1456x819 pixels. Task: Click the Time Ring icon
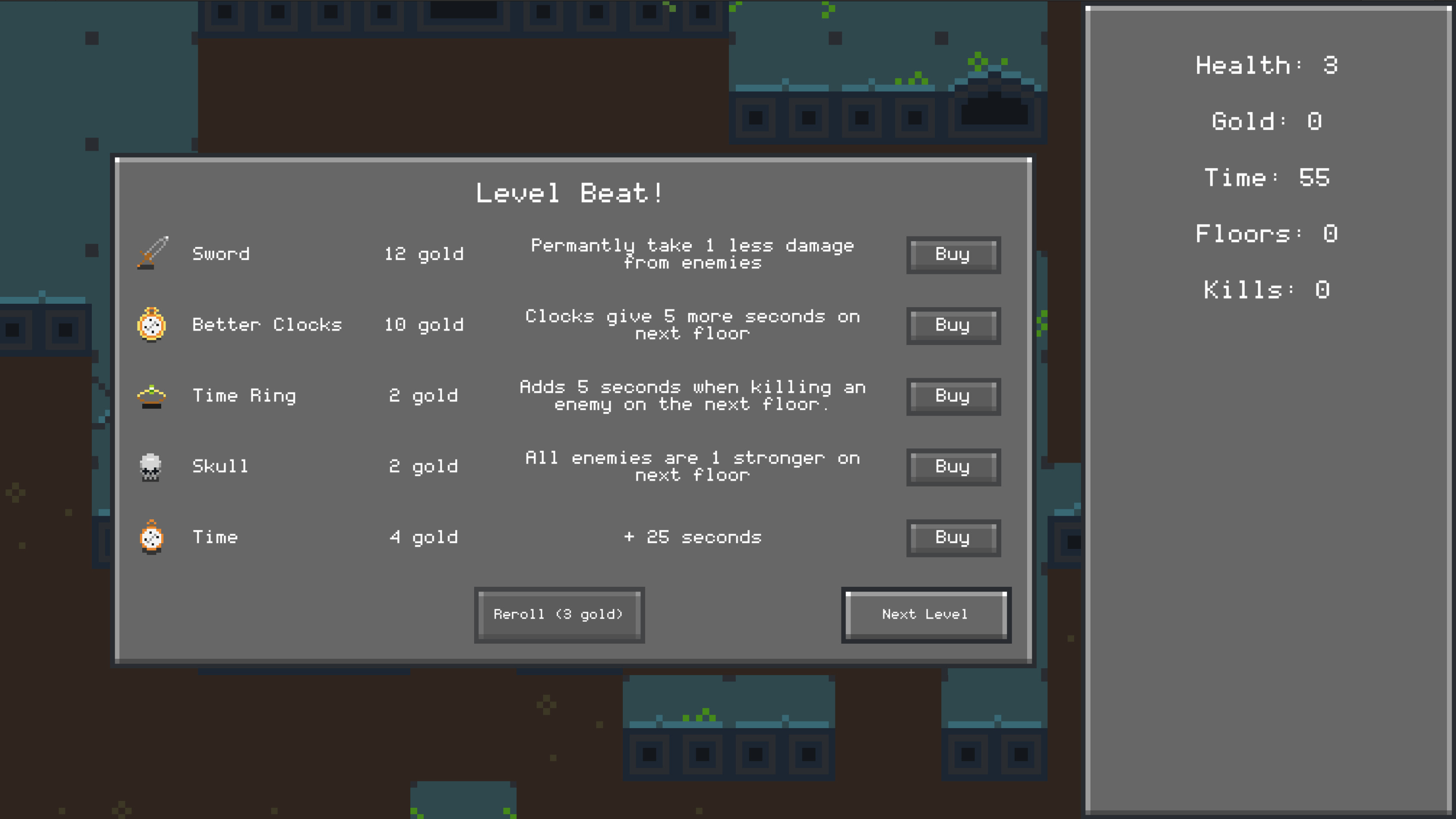tap(151, 395)
